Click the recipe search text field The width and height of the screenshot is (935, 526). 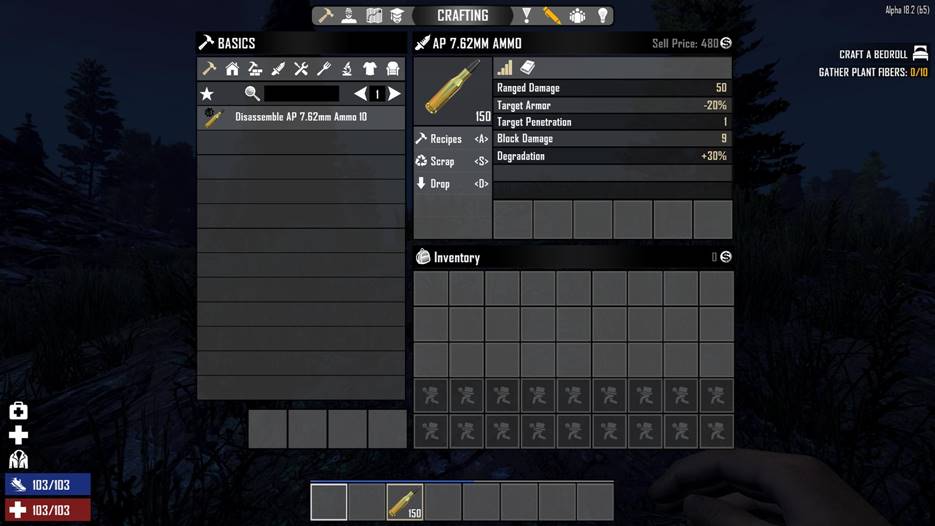point(301,94)
